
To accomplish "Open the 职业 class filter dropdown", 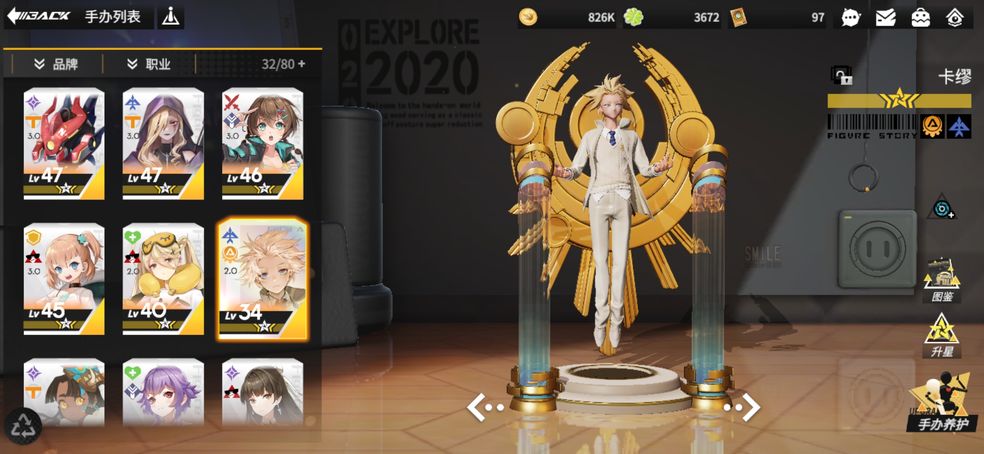I will (149, 64).
